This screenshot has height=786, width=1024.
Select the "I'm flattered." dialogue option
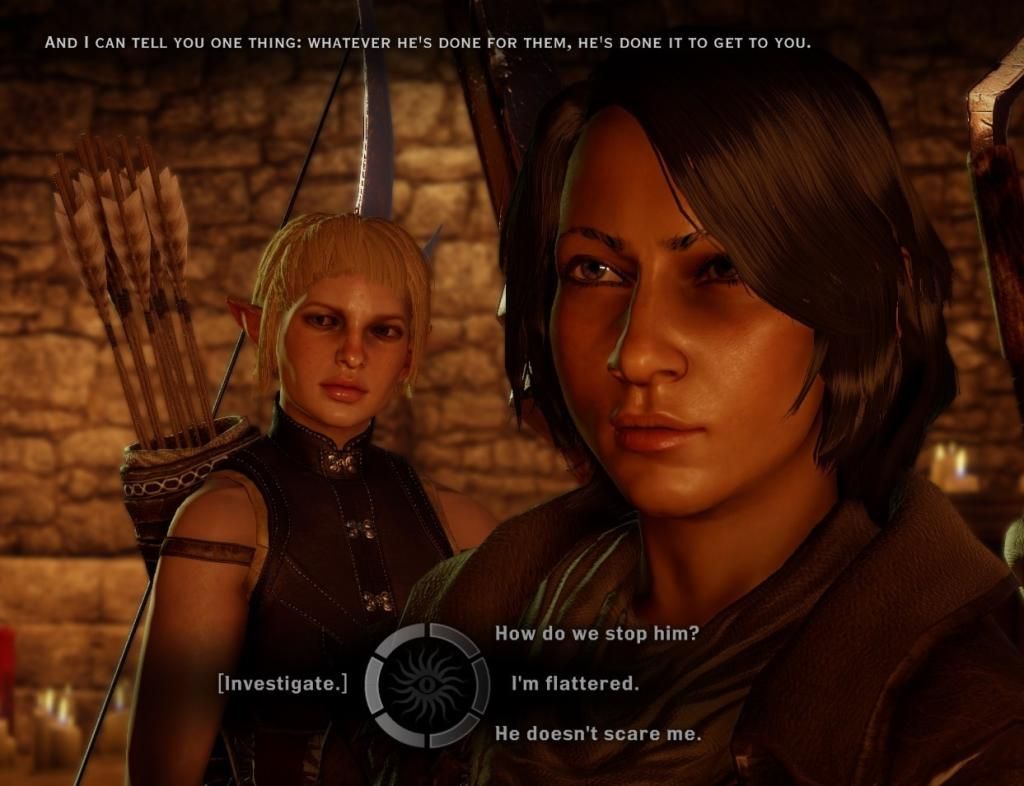tap(574, 684)
